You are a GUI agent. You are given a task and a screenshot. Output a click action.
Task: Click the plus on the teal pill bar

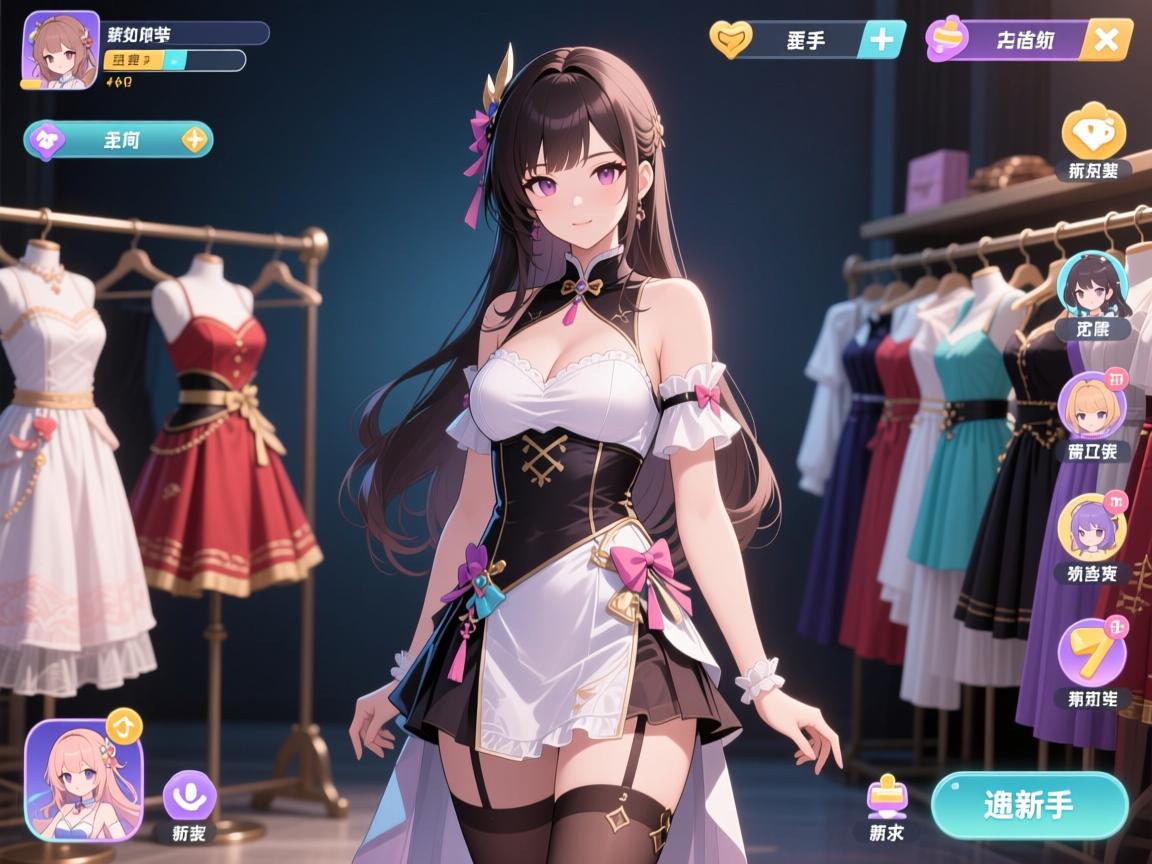(195, 140)
